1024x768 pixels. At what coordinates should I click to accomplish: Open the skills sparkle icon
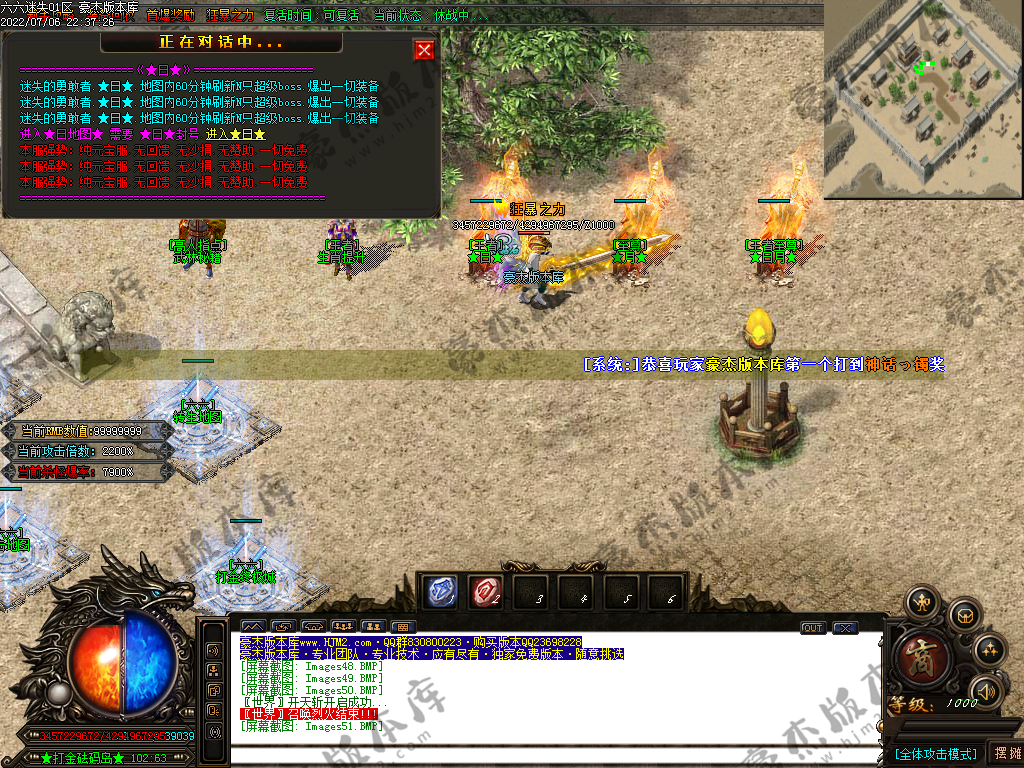coord(988,650)
